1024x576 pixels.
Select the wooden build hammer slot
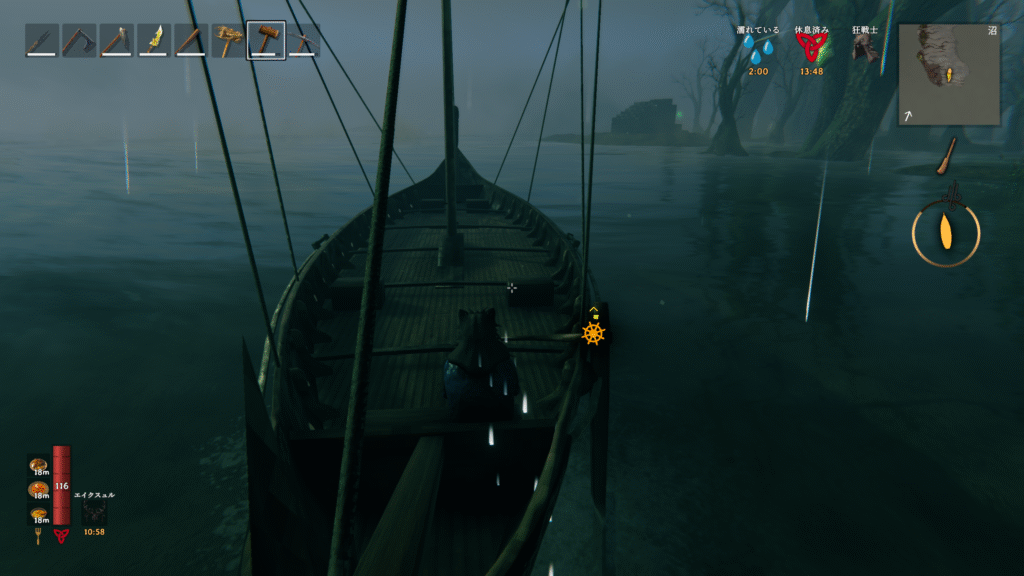tap(266, 41)
